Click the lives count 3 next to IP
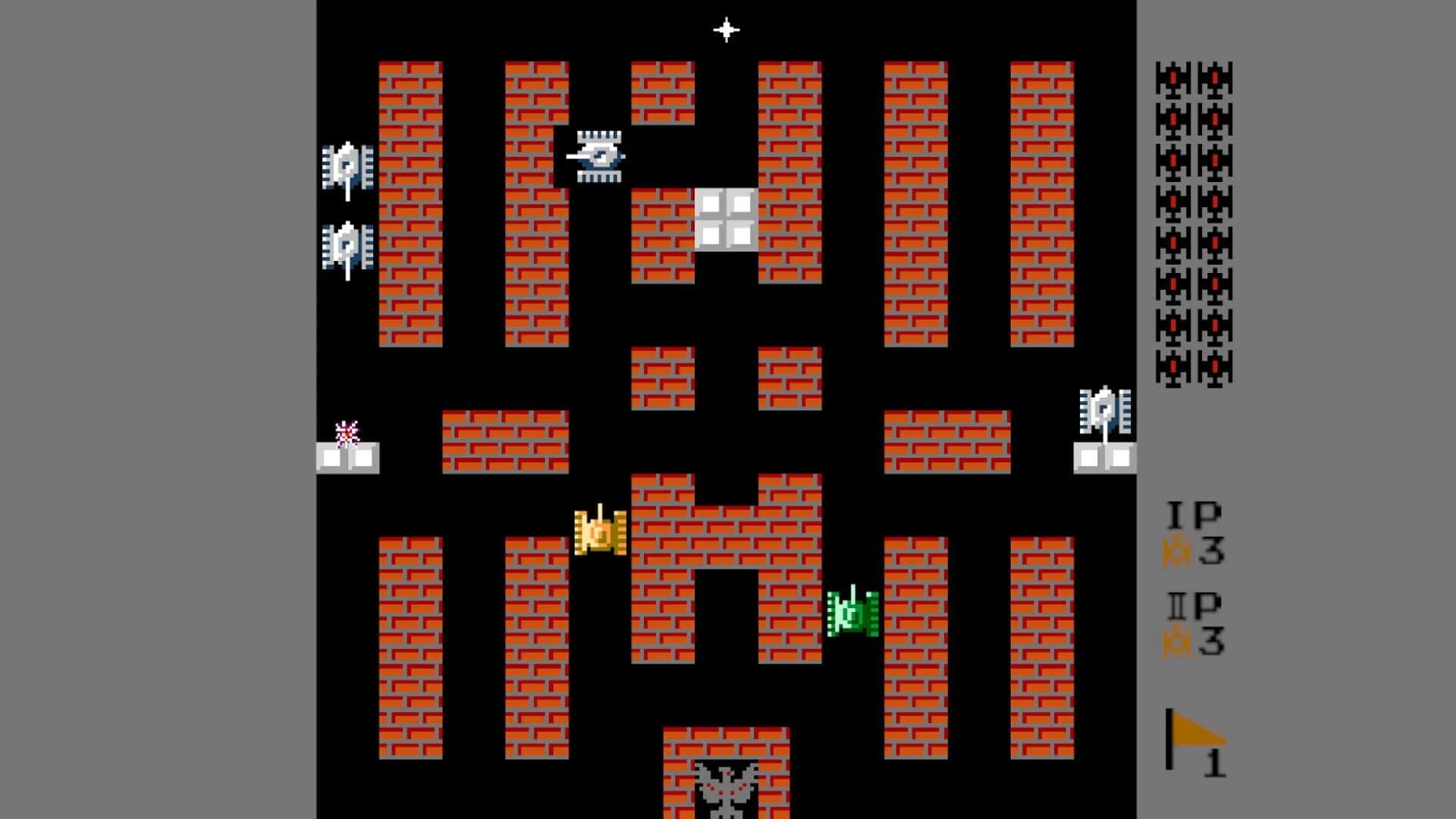Image resolution: width=1456 pixels, height=819 pixels. pos(1213,550)
